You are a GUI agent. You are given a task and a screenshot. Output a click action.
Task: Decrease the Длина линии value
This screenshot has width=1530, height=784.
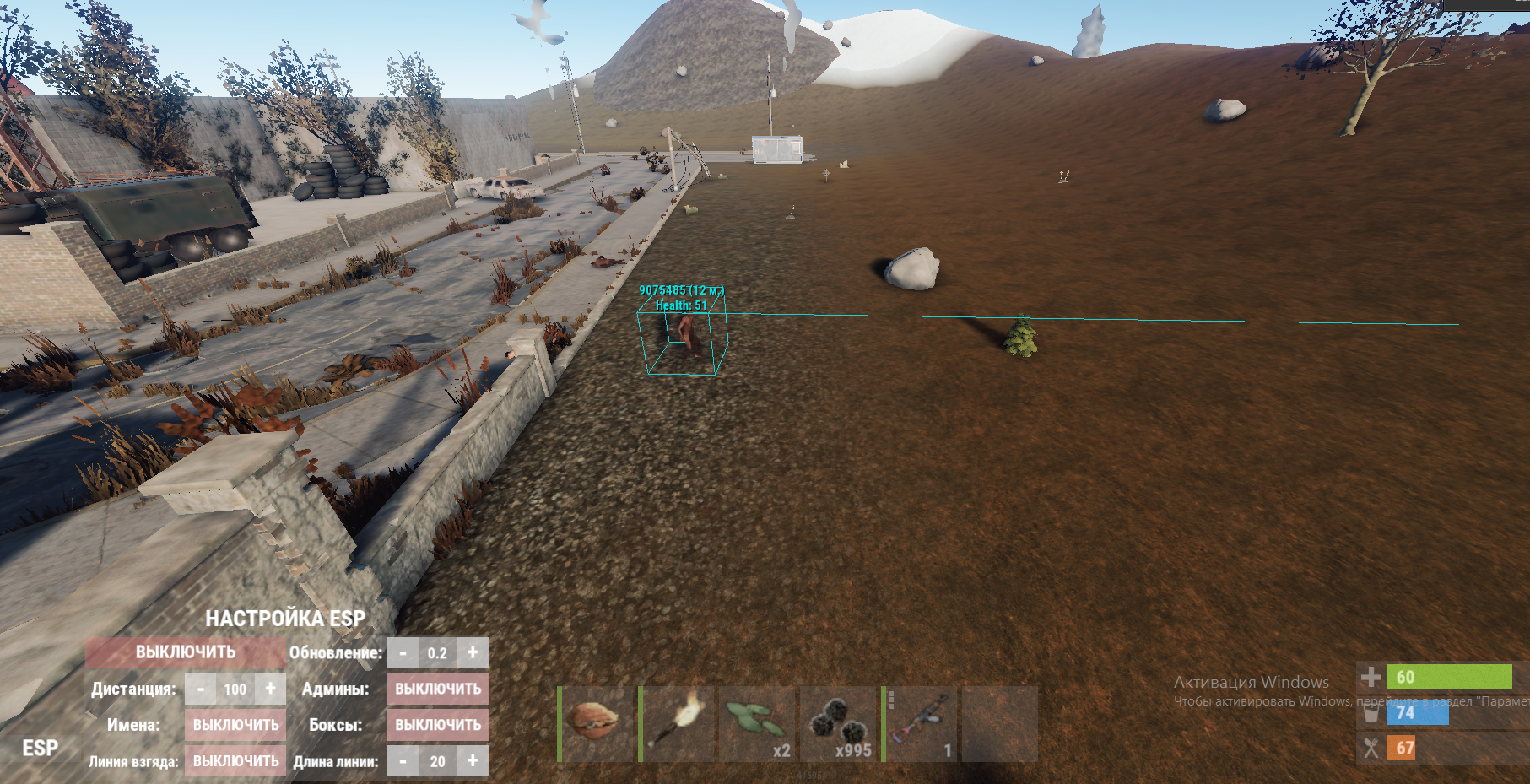(403, 761)
